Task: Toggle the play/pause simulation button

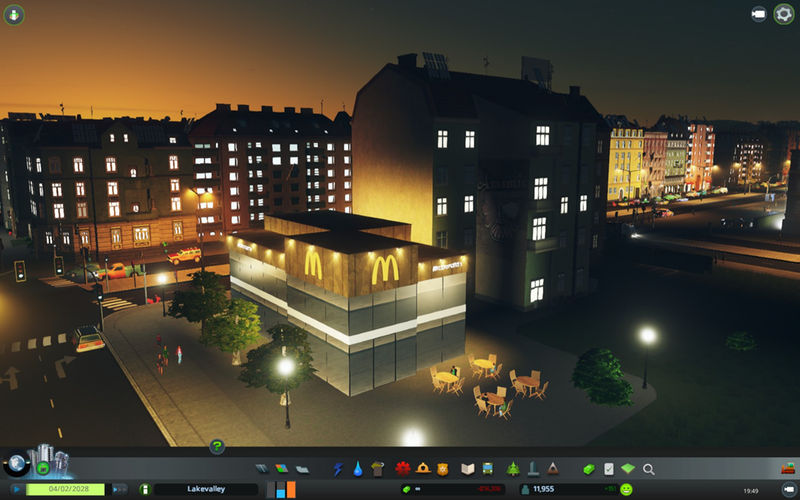Action: coord(16,489)
